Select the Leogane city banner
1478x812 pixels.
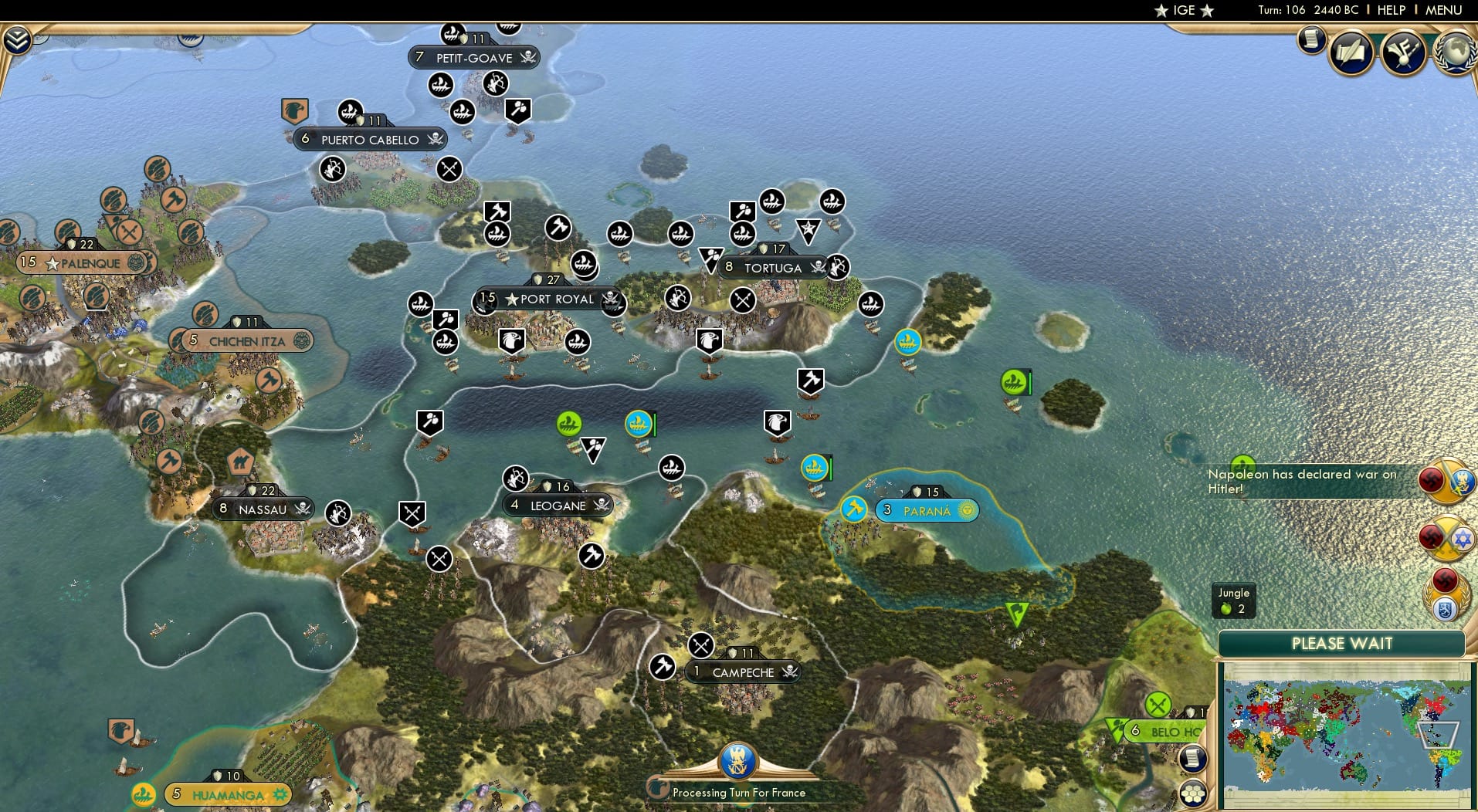point(556,505)
